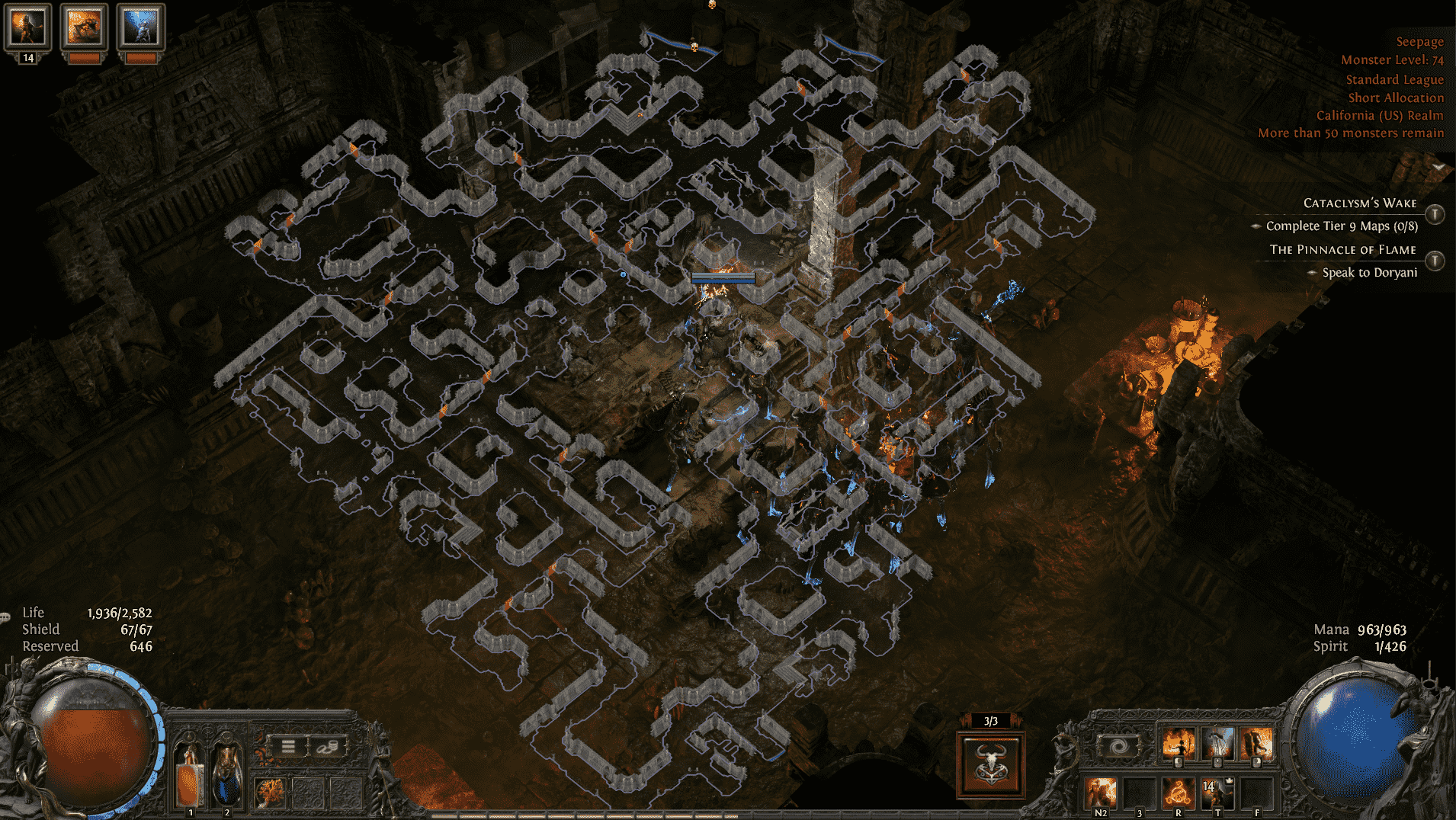Image resolution: width=1456 pixels, height=820 pixels.
Task: Click the Speak to Doryani objective text
Action: pos(1371,272)
